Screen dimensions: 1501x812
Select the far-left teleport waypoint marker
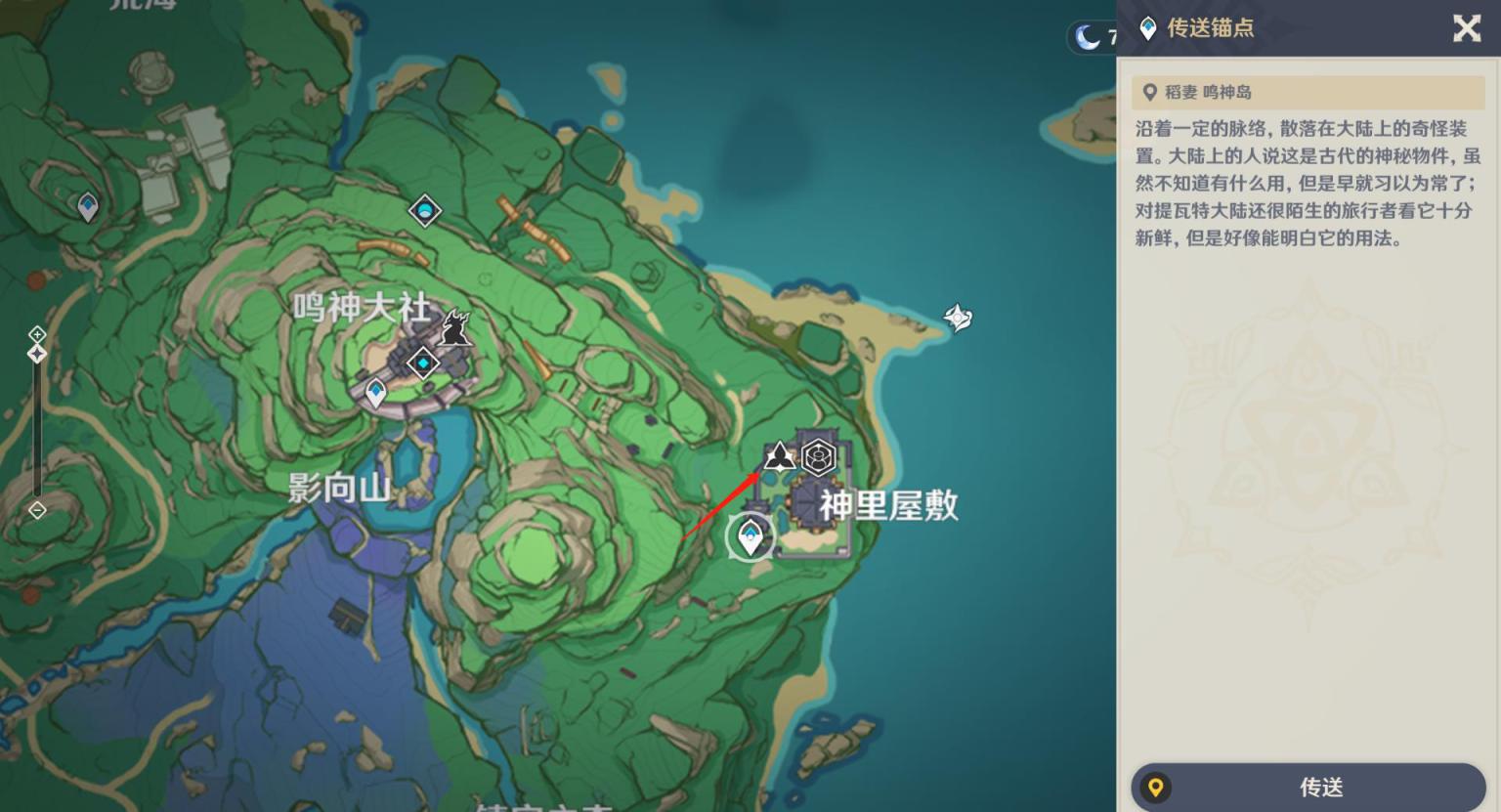[88, 206]
